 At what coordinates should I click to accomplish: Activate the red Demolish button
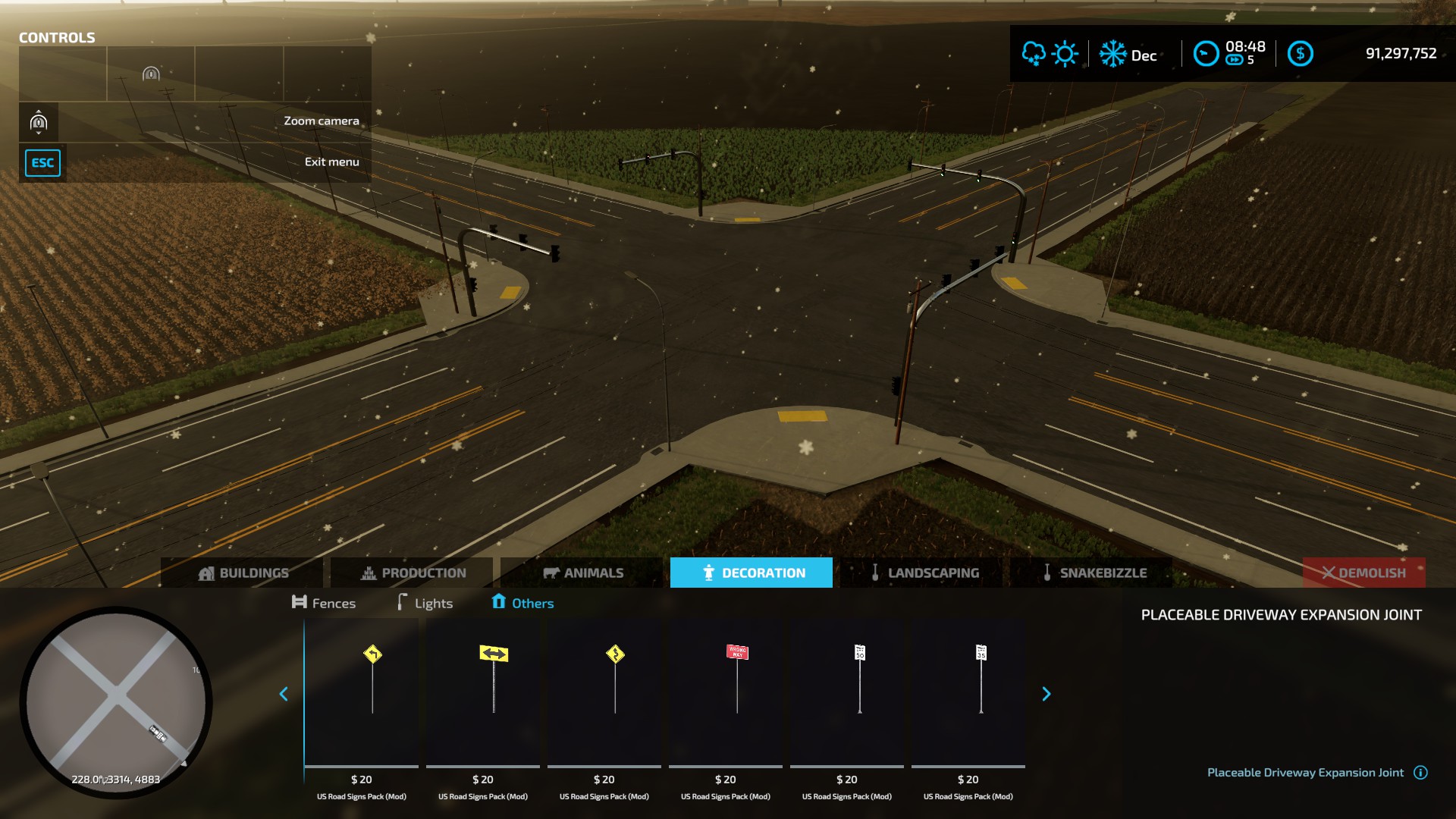[1363, 573]
